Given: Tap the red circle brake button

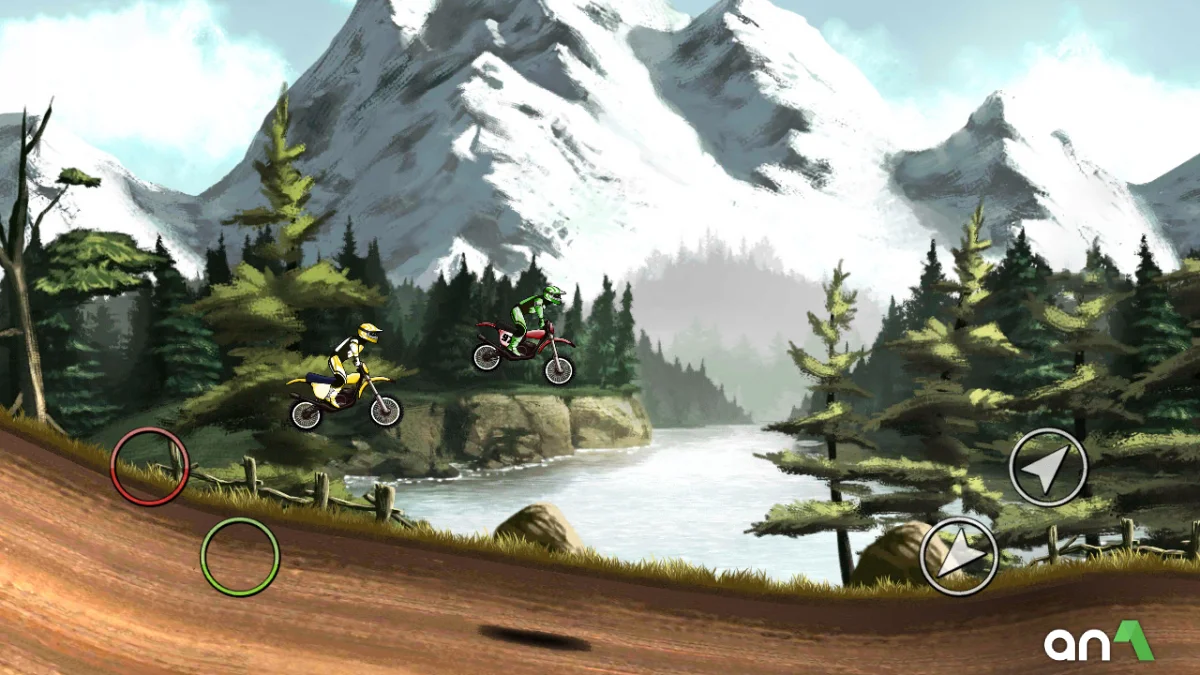Looking at the screenshot, I should tap(150, 466).
